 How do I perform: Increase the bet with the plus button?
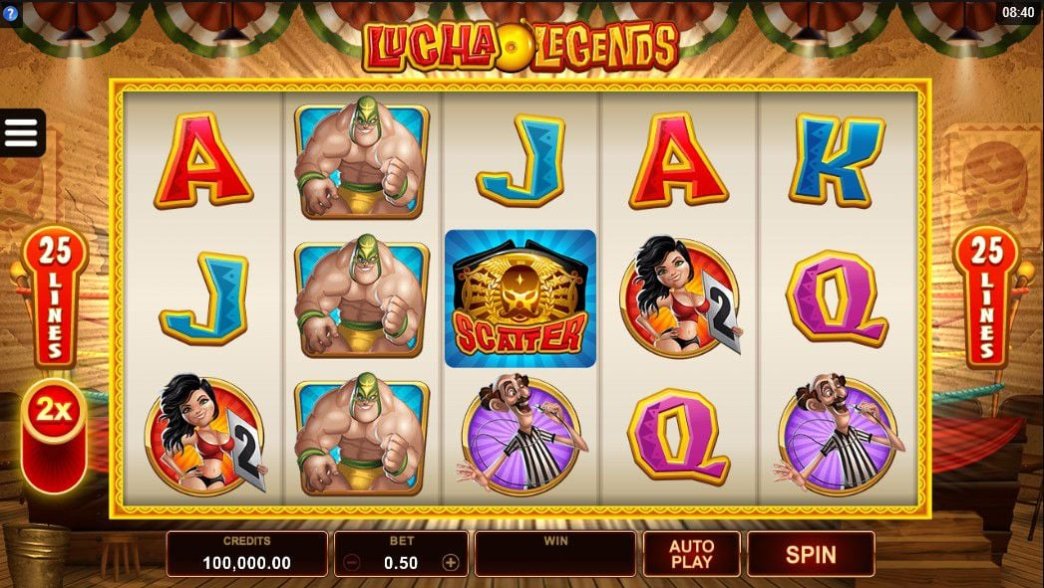(451, 563)
